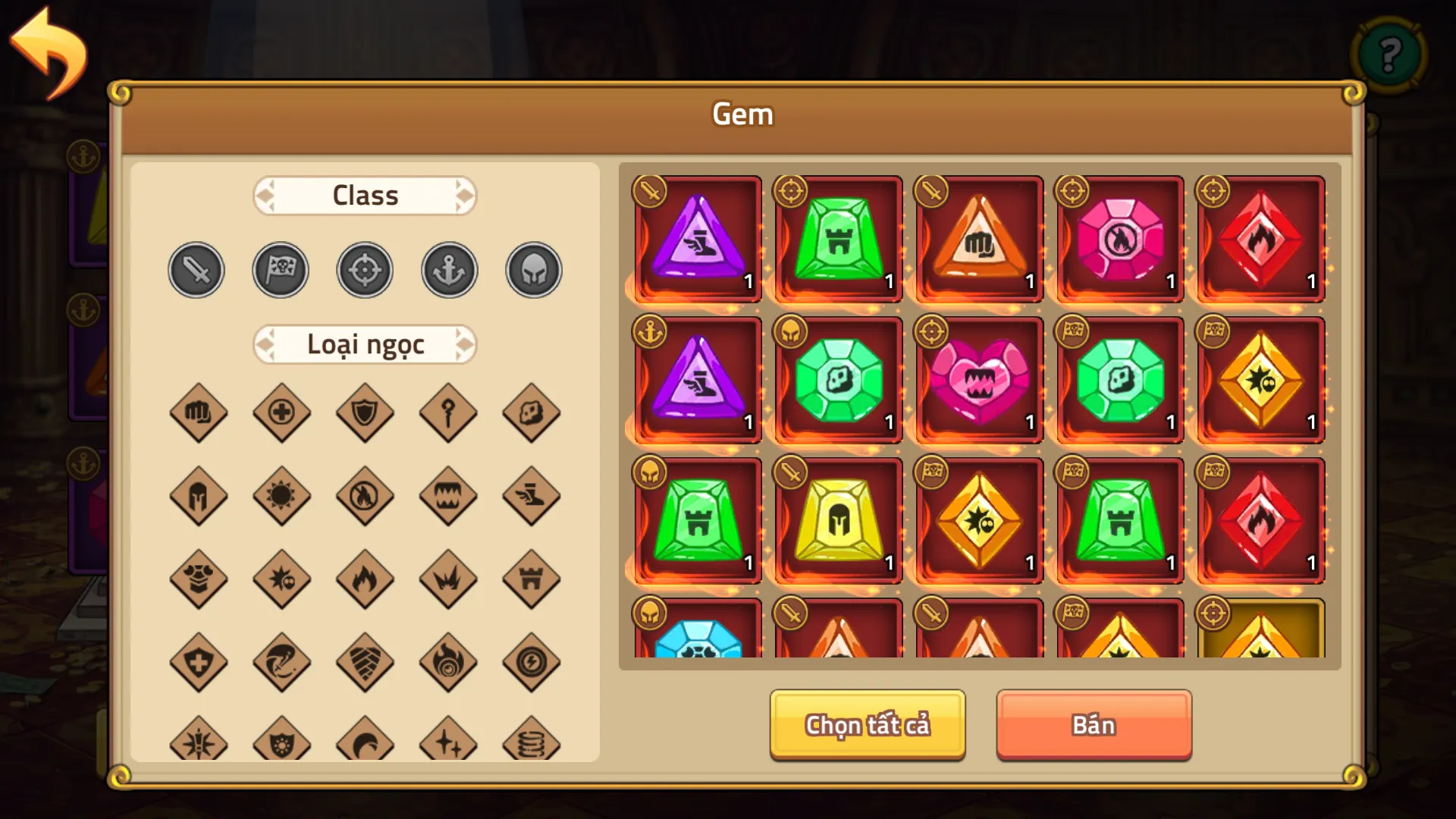Select the fist gem type filter
The width and height of the screenshot is (1456, 819).
(199, 413)
